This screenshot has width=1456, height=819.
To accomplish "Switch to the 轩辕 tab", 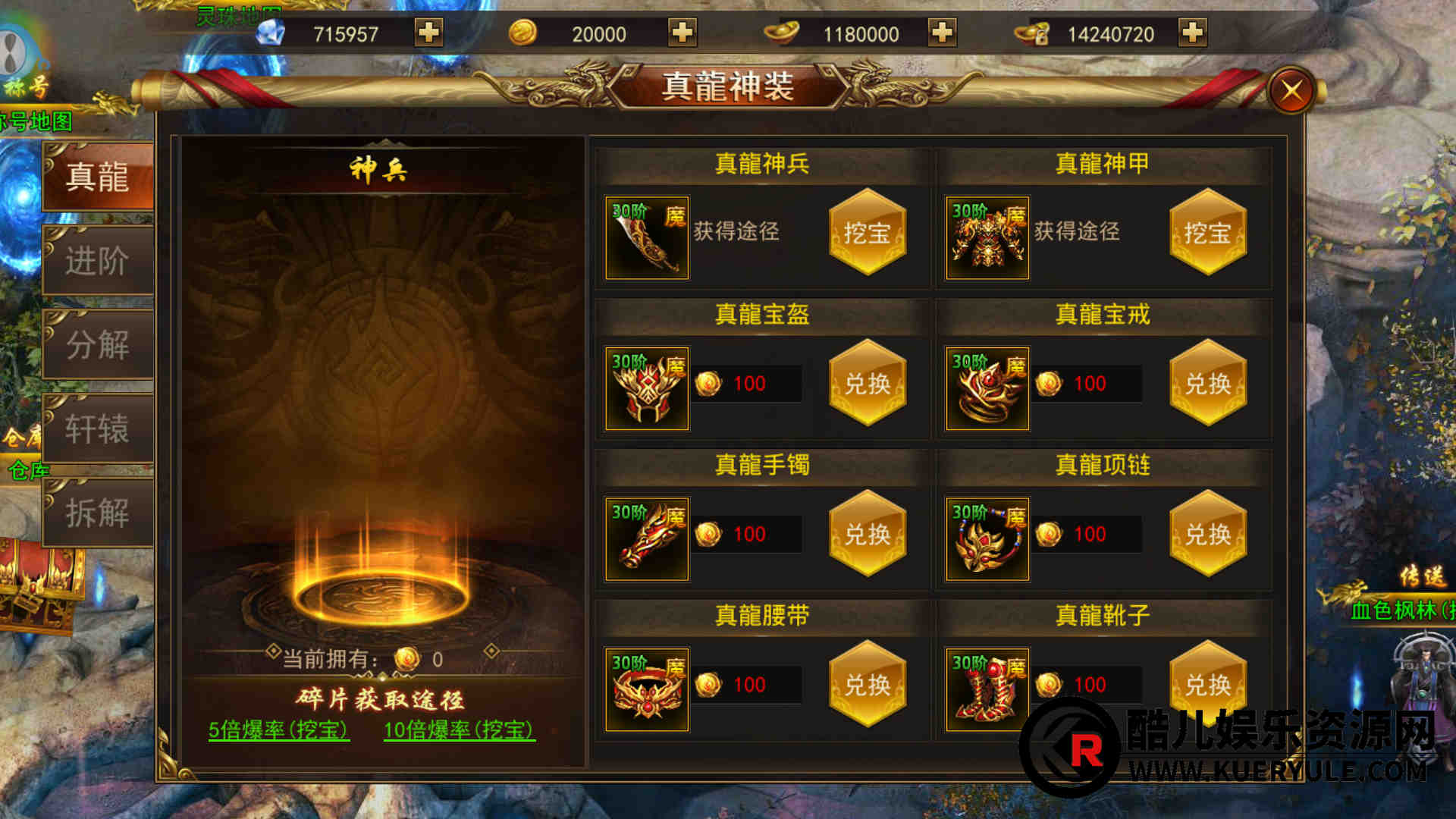I will pos(98,429).
